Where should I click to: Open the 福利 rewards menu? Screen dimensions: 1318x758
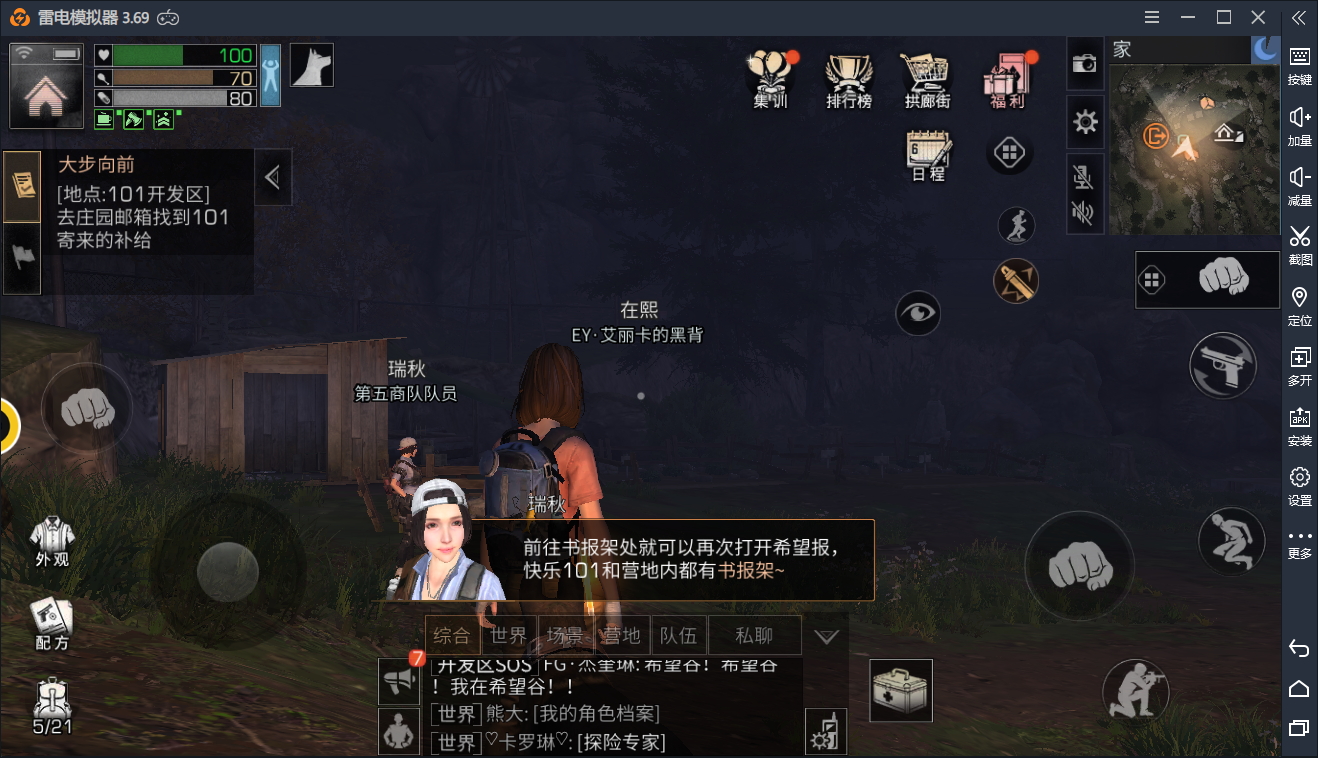tap(1005, 78)
